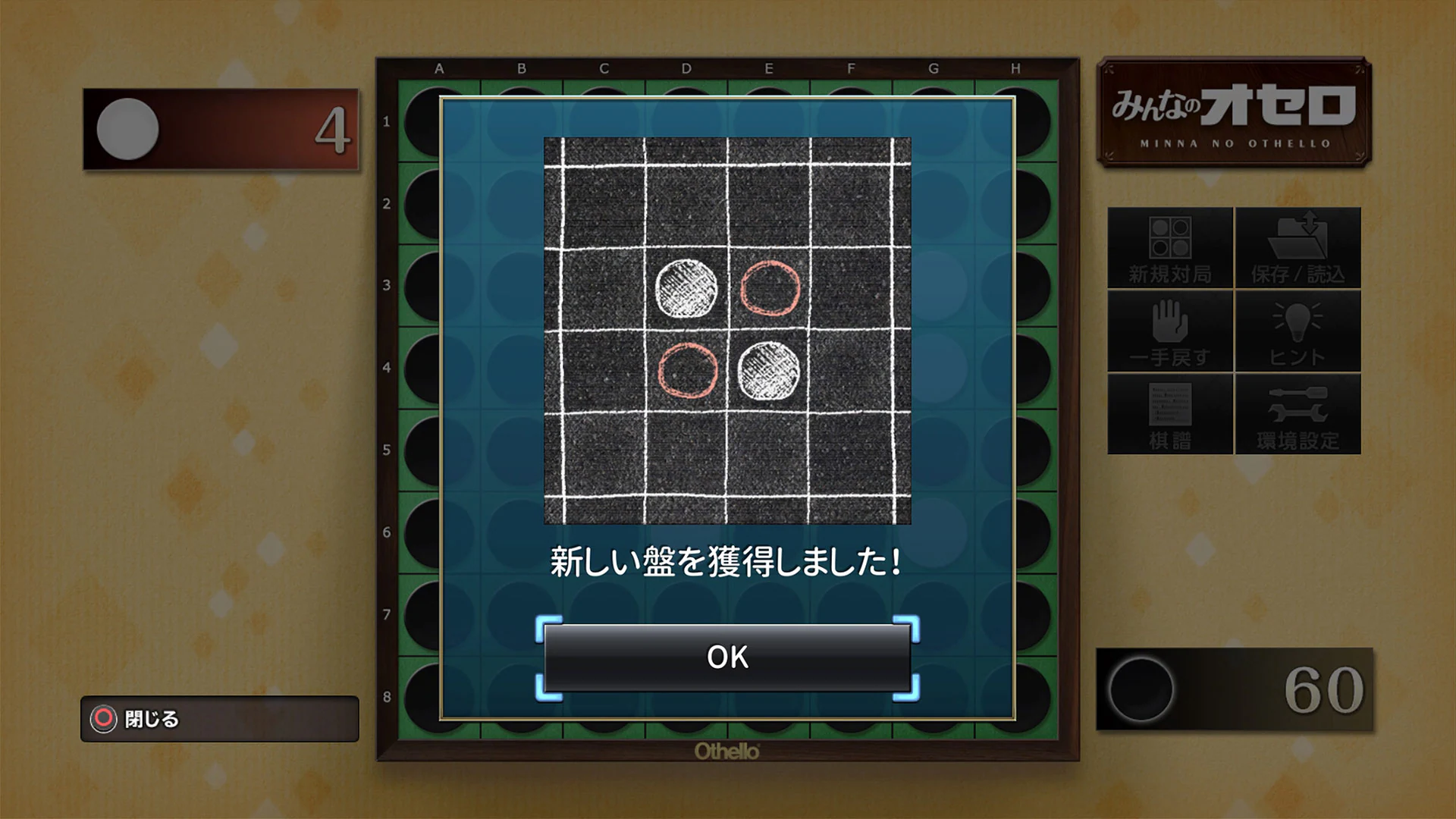Screen dimensions: 1456x819
Task: Request a hint with the ヒント lightbulb icon
Action: pyautogui.click(x=1298, y=330)
